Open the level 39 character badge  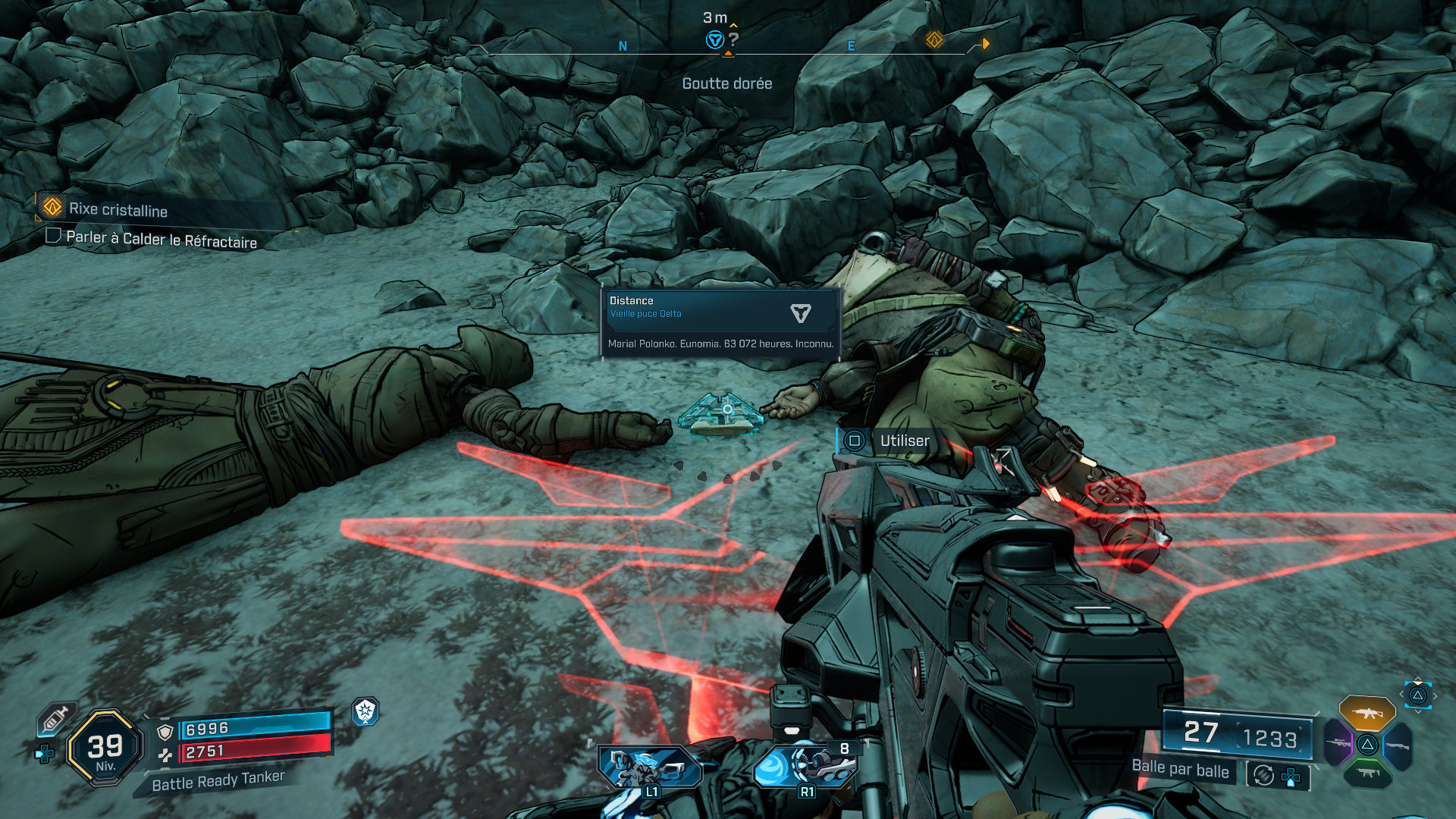coord(105,748)
